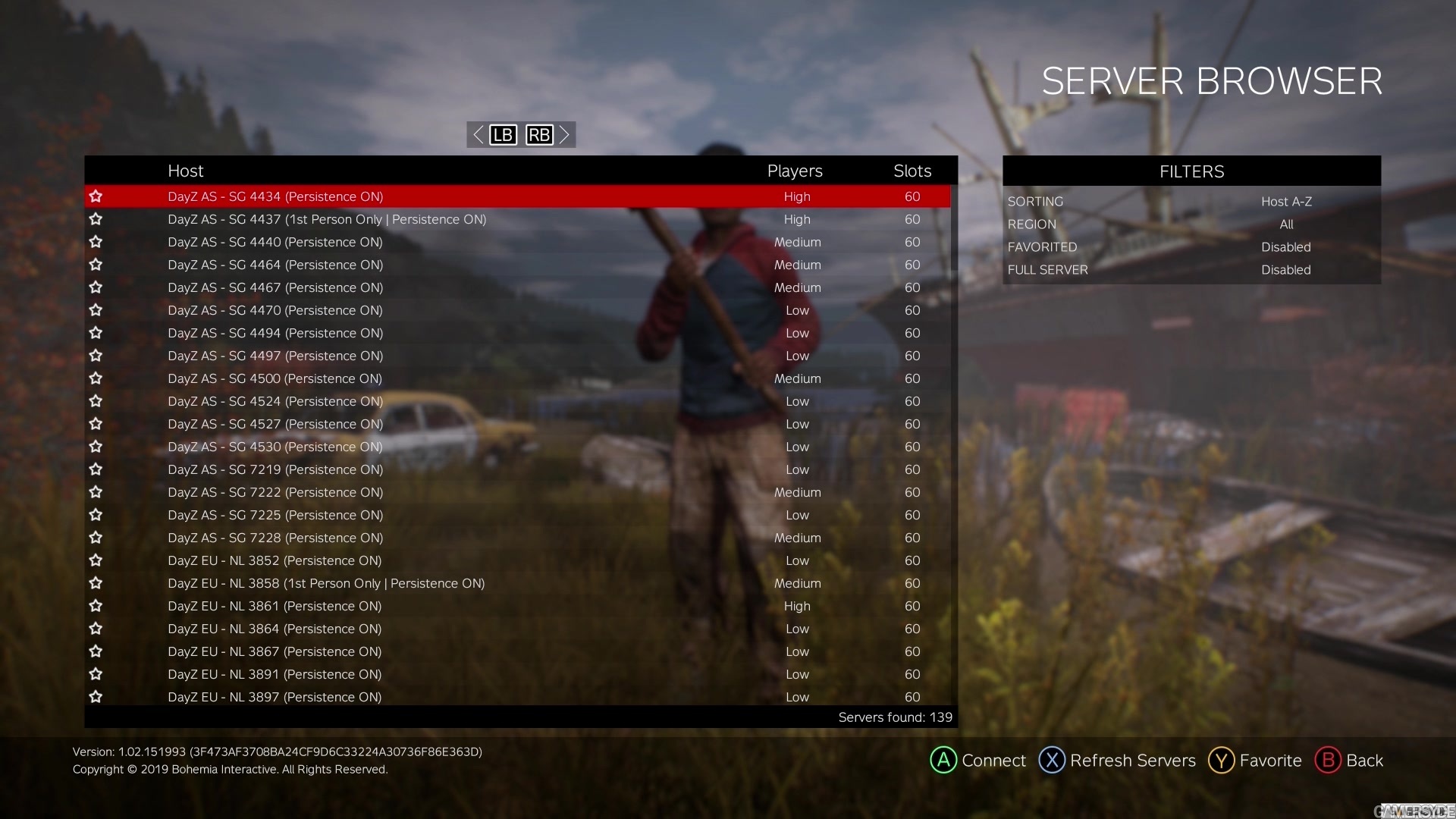The width and height of the screenshot is (1456, 819).
Task: Connect to the highlighted server
Action: click(x=978, y=760)
